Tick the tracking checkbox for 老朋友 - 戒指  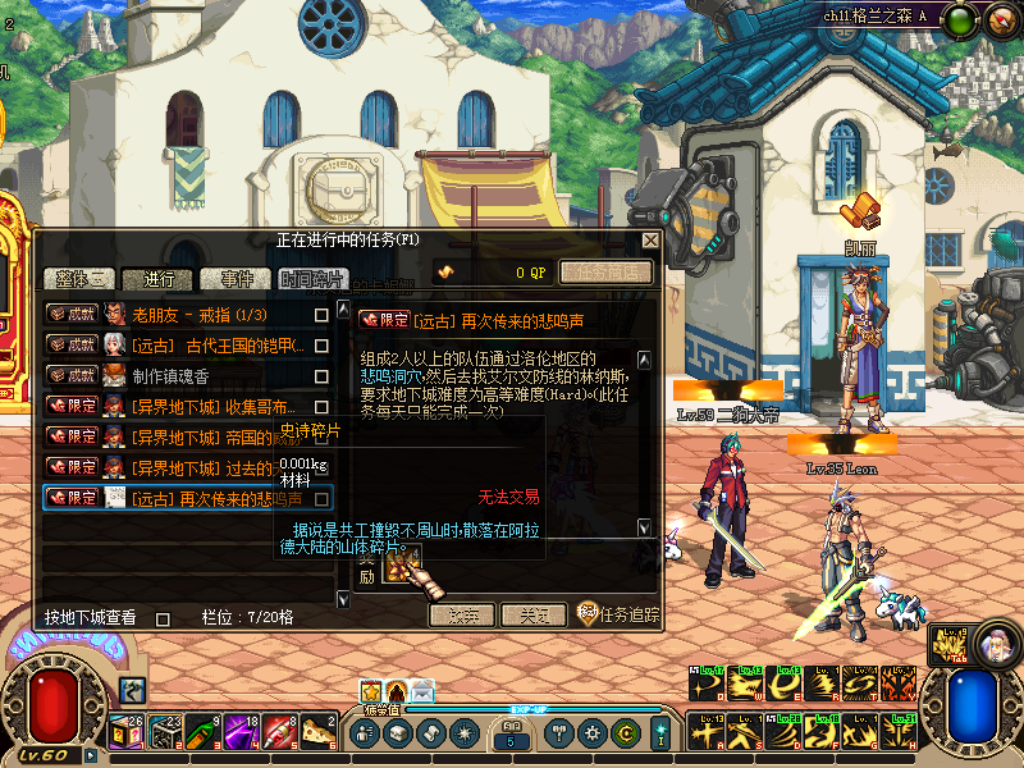321,315
